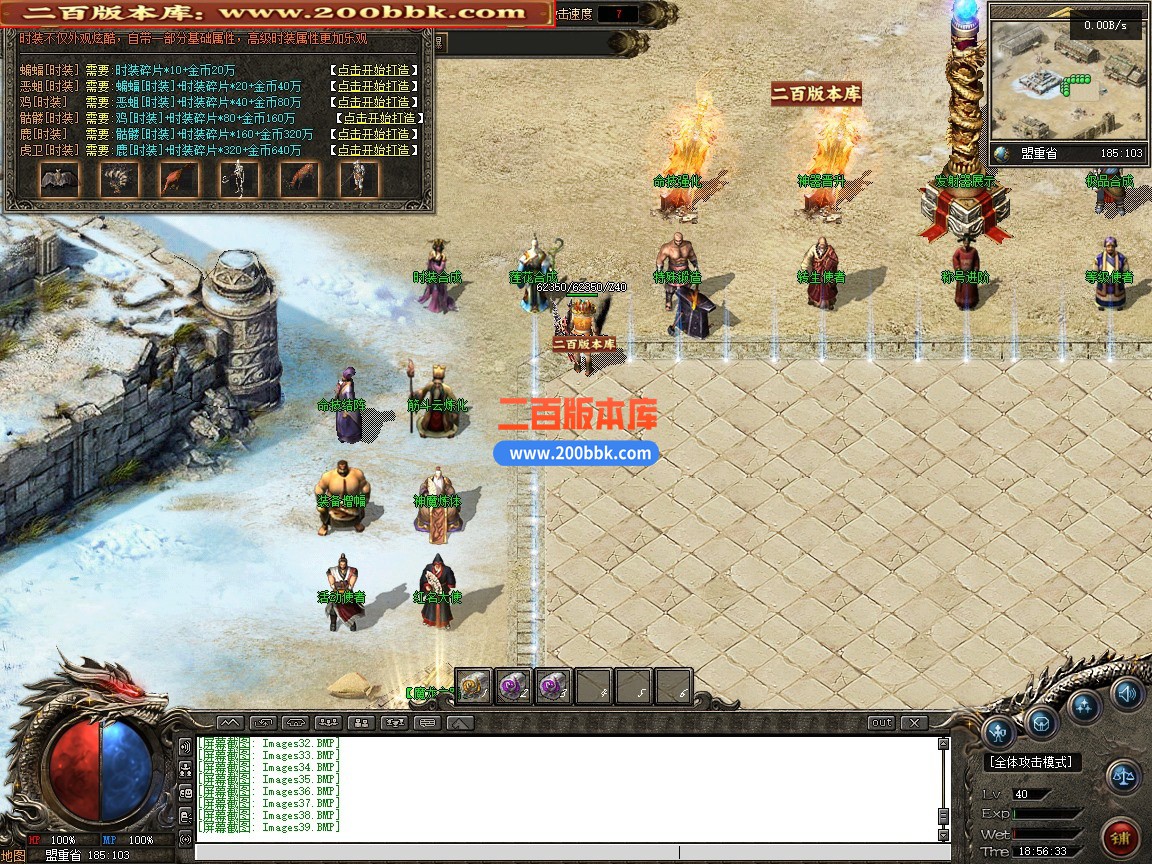Image resolution: width=1152 pixels, height=864 pixels.
Task: Start forging the 蝙蝠 (bat) costume
Action: 374,70
